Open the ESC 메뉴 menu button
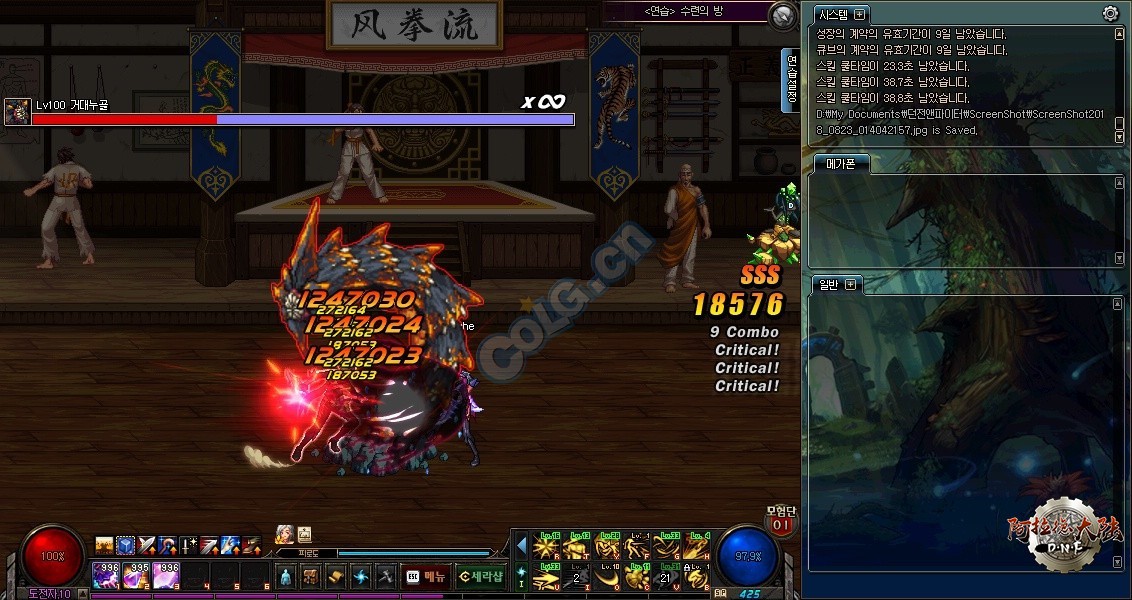This screenshot has width=1132, height=600. tap(425, 576)
